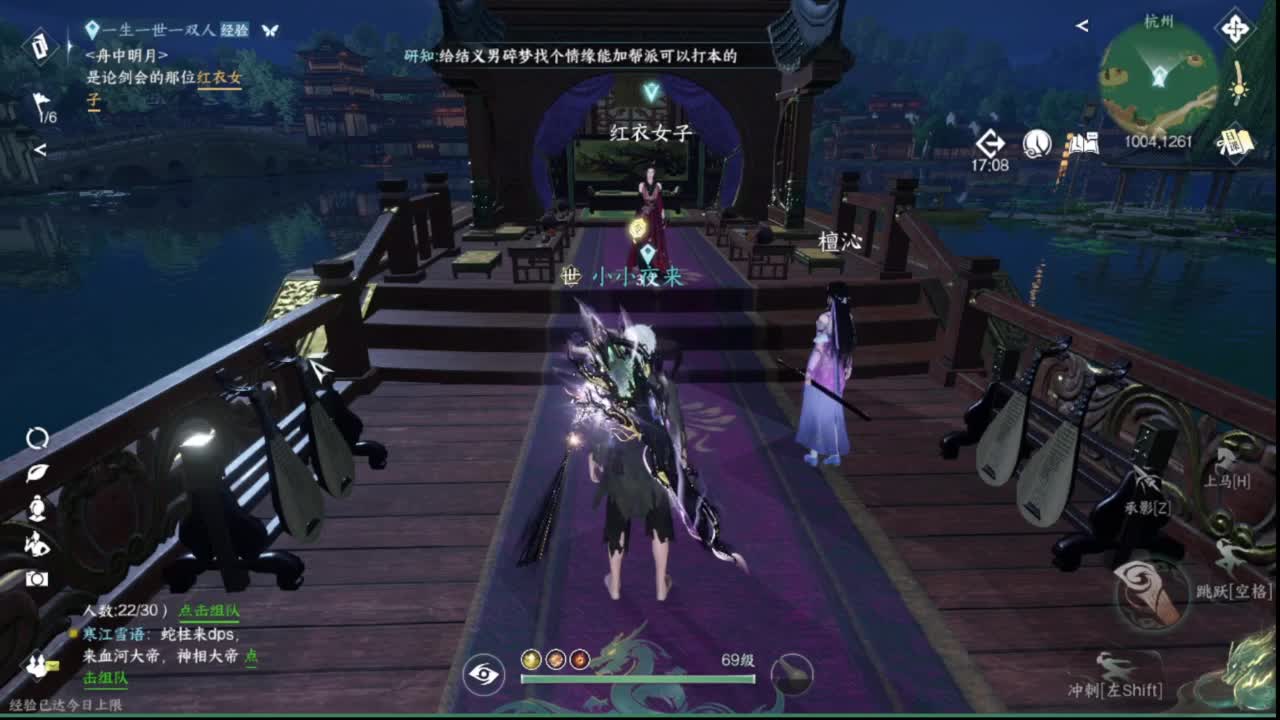The image size is (1280, 720).
Task: Toggle the butterfly icon beside the quest tracker
Action: [x=269, y=30]
